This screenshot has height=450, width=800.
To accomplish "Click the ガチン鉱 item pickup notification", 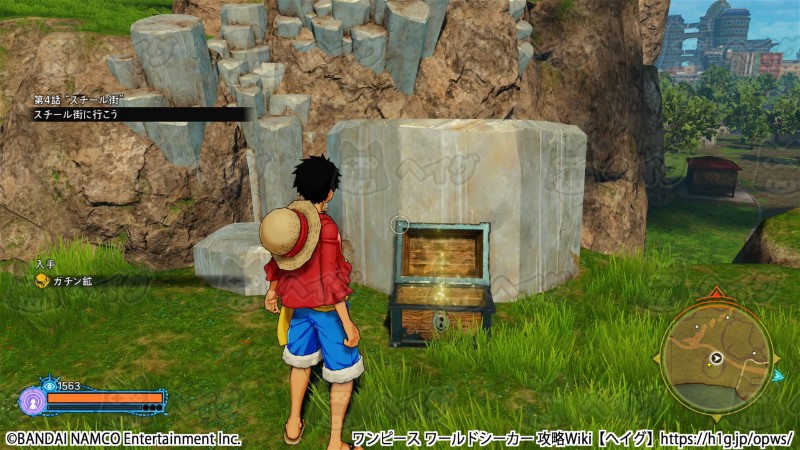I will (x=64, y=281).
